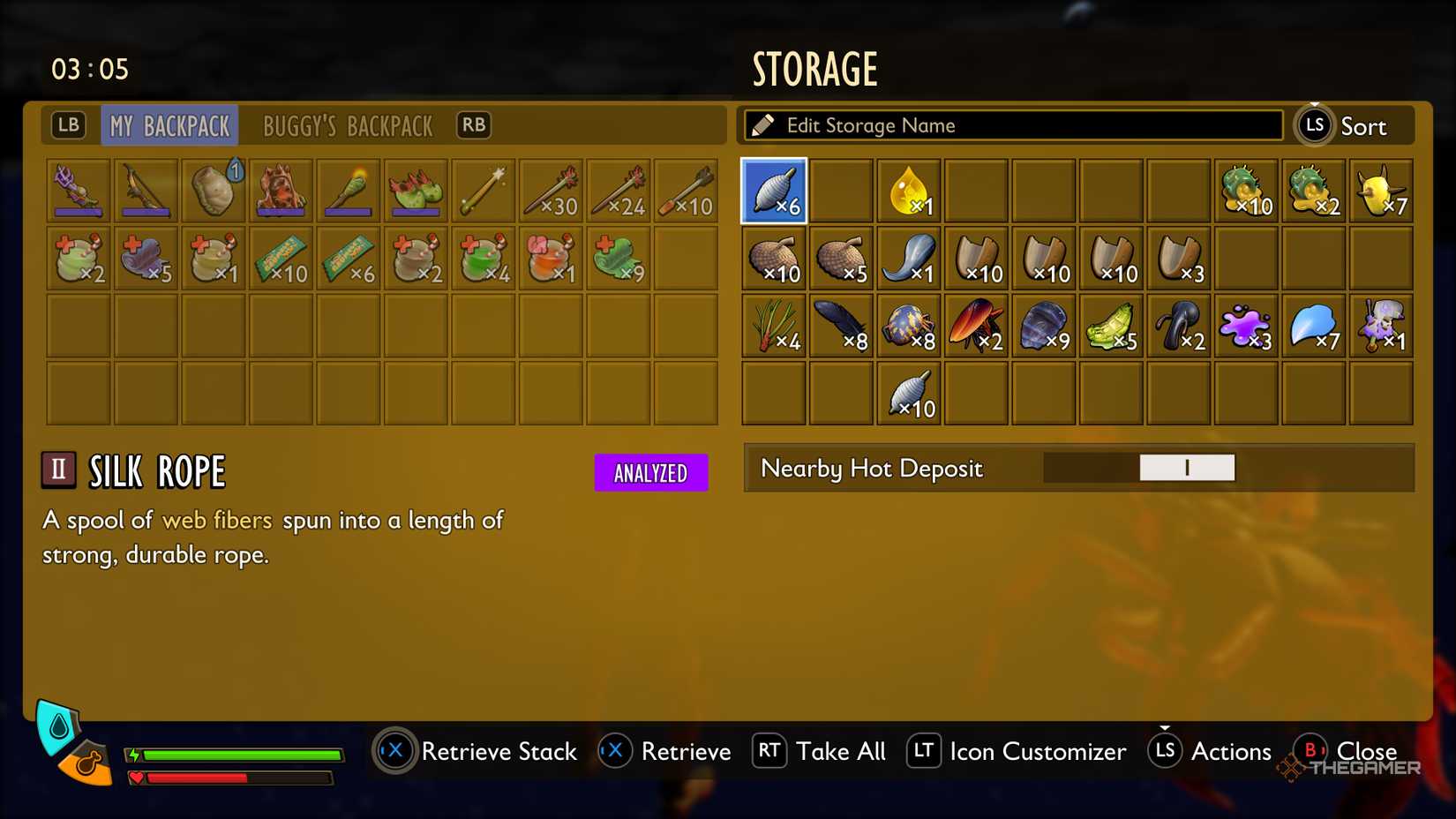Screen dimensions: 1456x819
Task: Select the red armor piece in backpack
Action: coord(281,191)
